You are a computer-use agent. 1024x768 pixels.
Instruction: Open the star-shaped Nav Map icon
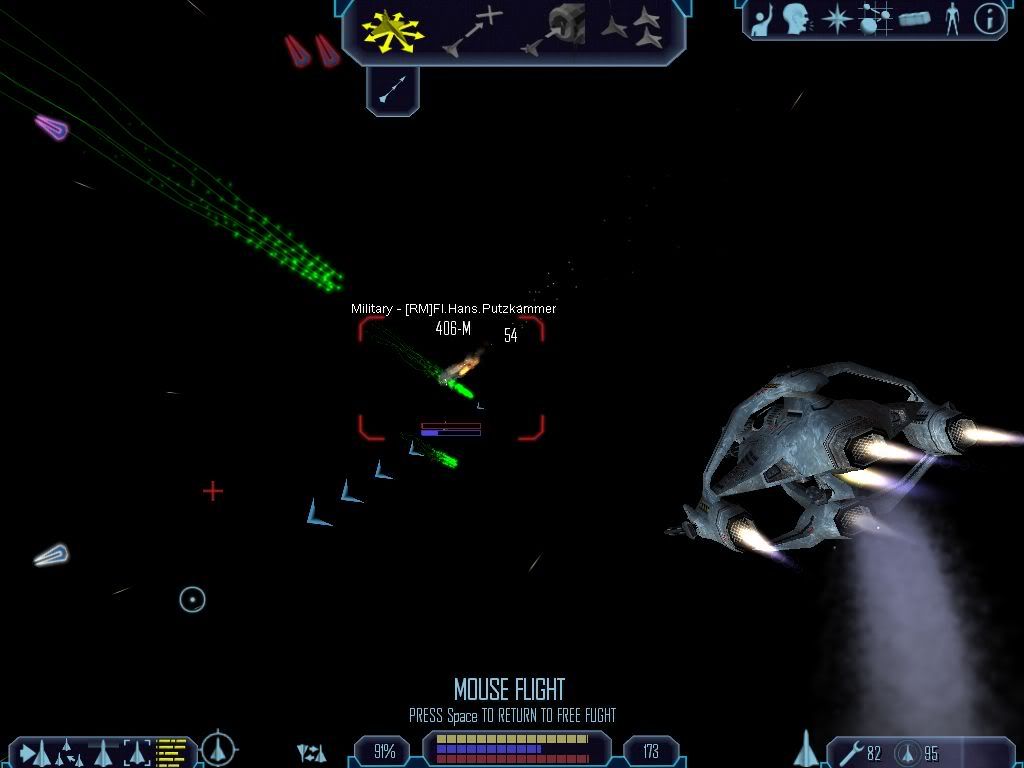tap(836, 19)
